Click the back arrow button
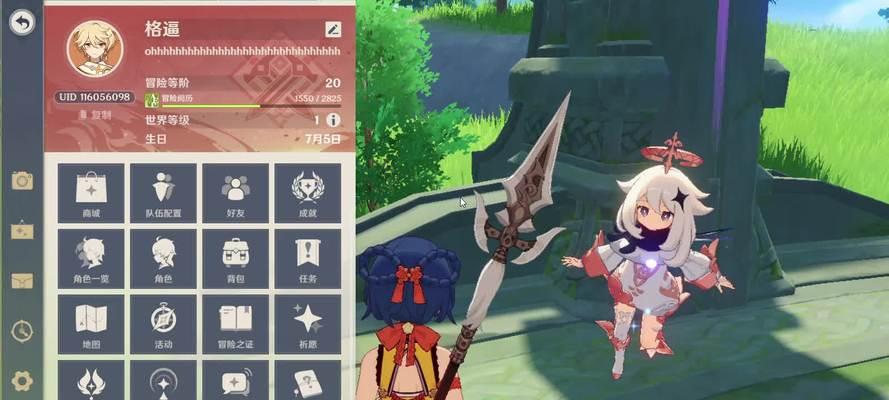The image size is (889, 400). (21, 24)
